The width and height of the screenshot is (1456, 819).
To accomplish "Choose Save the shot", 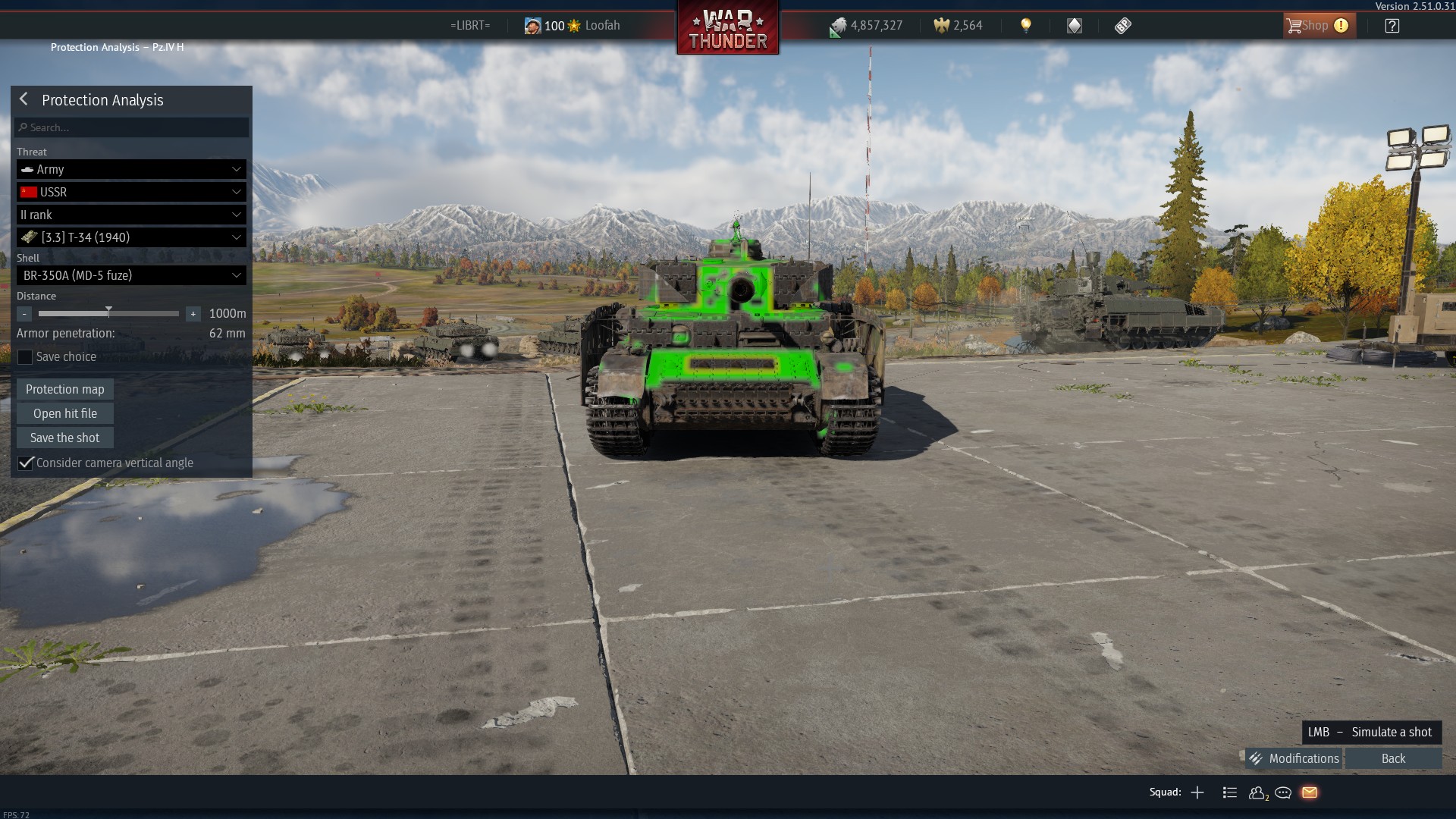I will (x=65, y=438).
